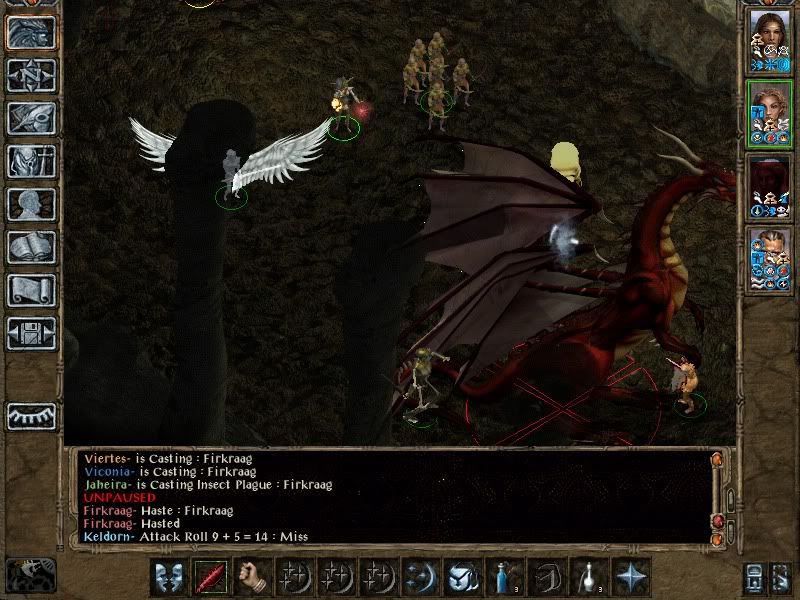
Task: Open the journal with quill icon
Action: pyautogui.click(x=31, y=118)
